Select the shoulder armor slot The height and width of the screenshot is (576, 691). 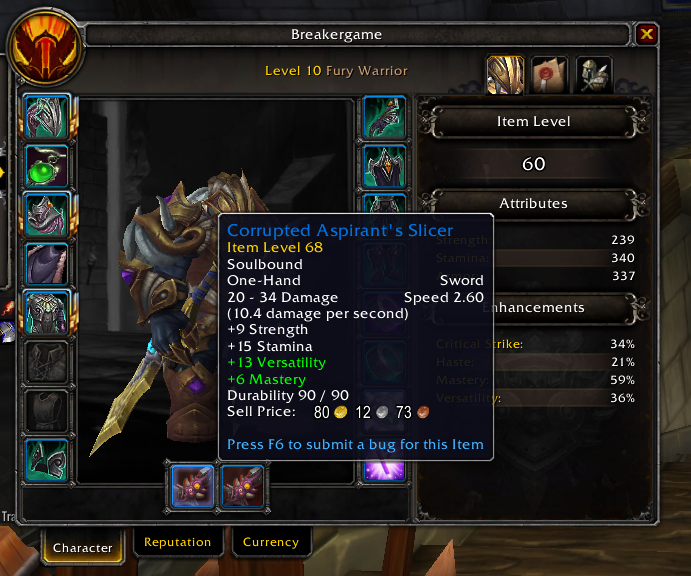(x=46, y=214)
